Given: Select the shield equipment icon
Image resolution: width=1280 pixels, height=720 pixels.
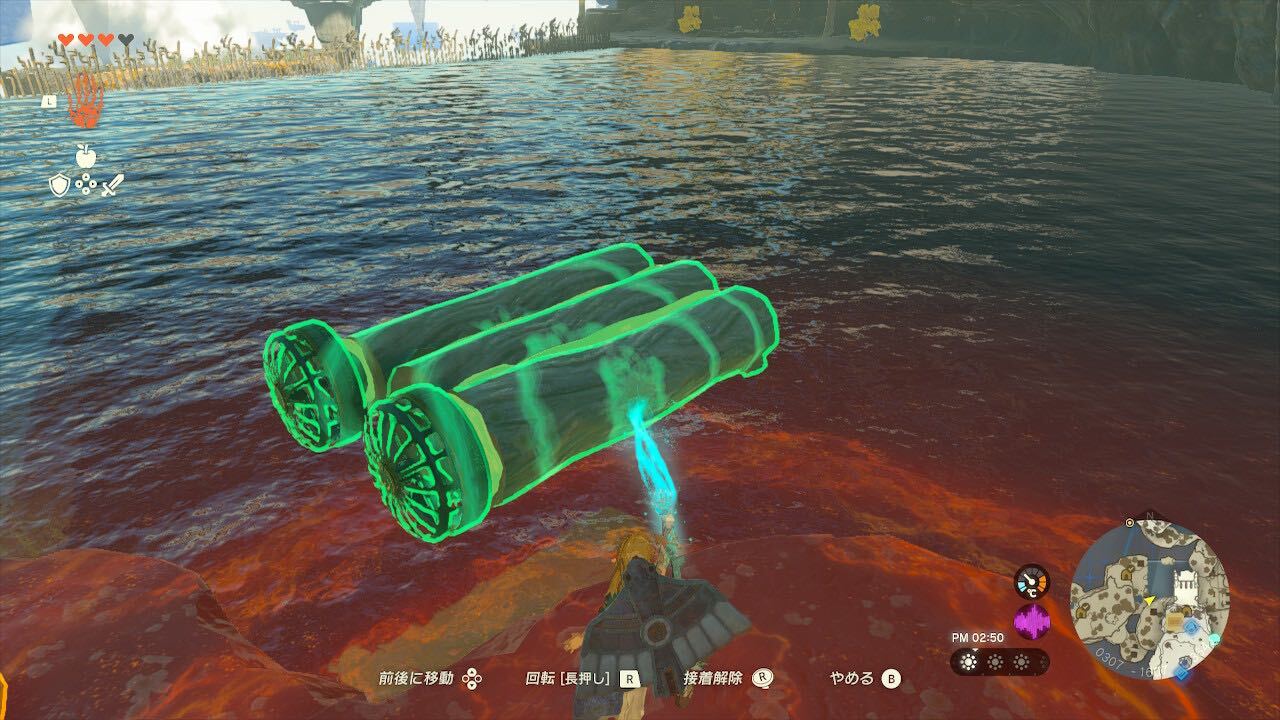Looking at the screenshot, I should pyautogui.click(x=60, y=185).
